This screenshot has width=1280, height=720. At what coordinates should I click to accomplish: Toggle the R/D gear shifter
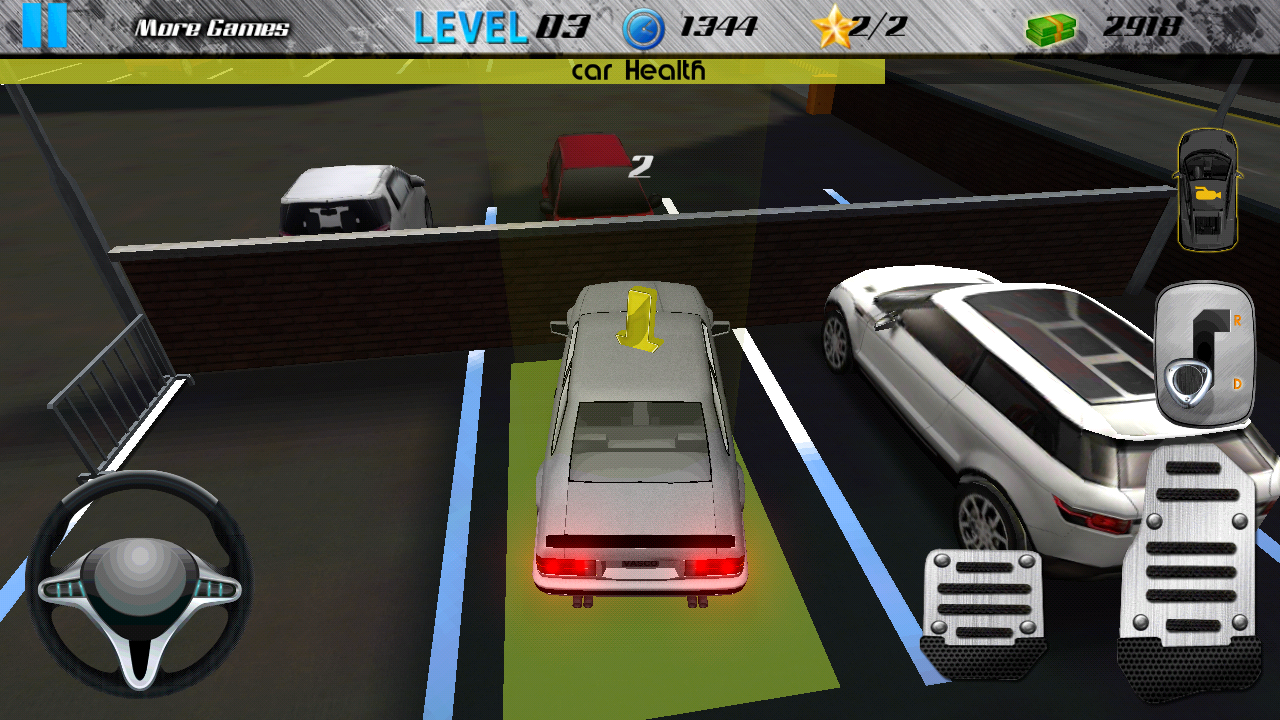tap(1205, 352)
